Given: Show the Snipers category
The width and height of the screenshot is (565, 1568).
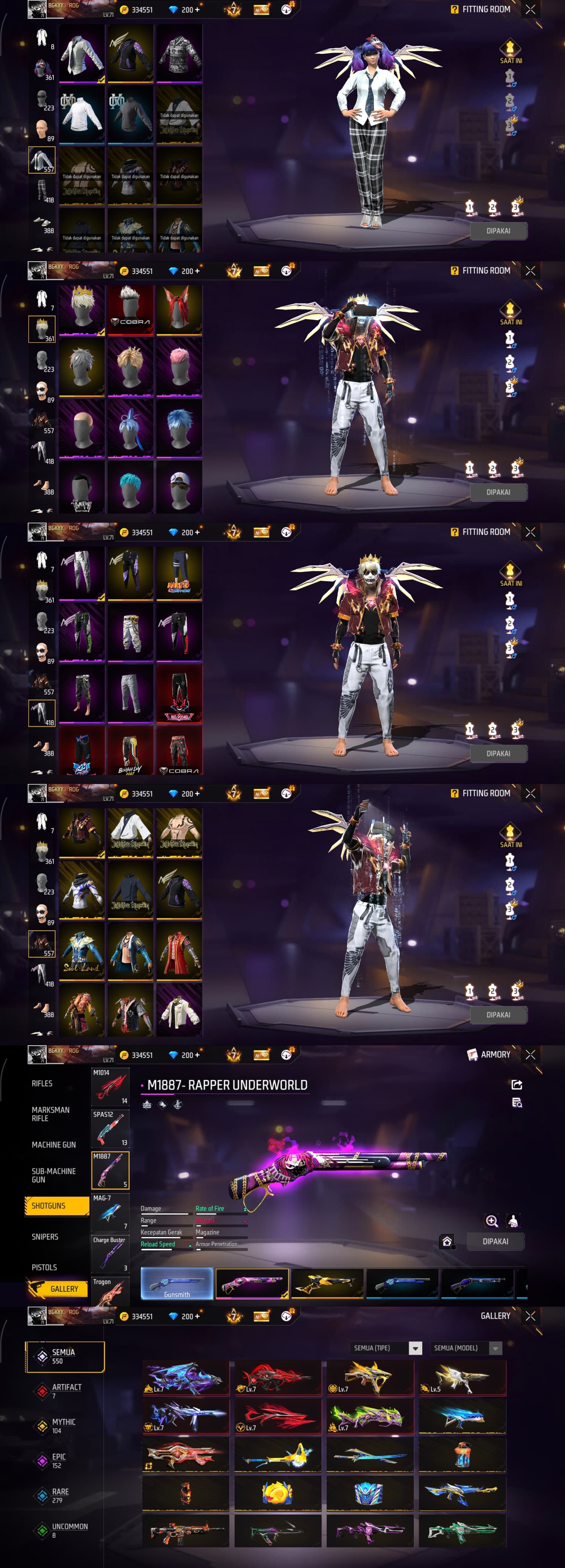Looking at the screenshot, I should (45, 1236).
